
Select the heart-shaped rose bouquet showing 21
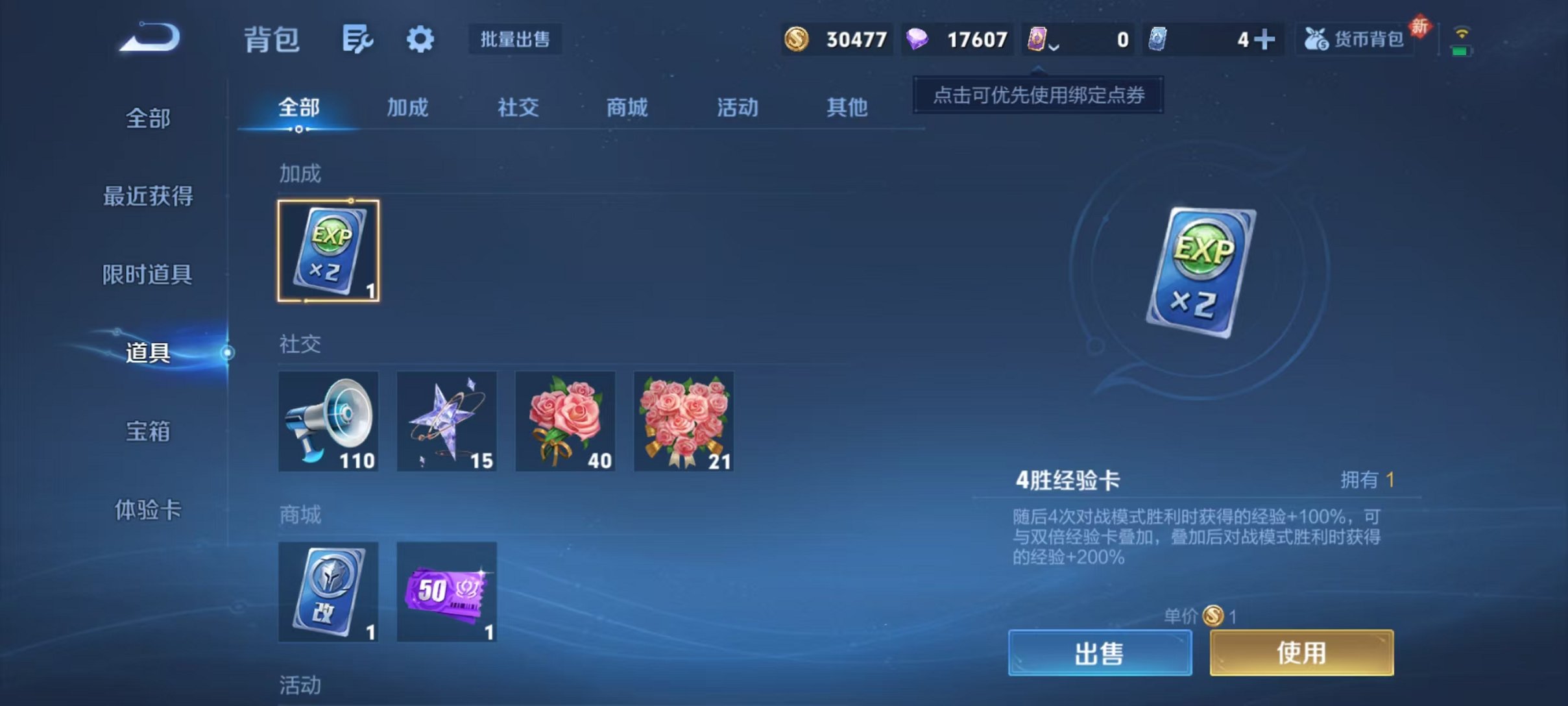click(x=684, y=420)
